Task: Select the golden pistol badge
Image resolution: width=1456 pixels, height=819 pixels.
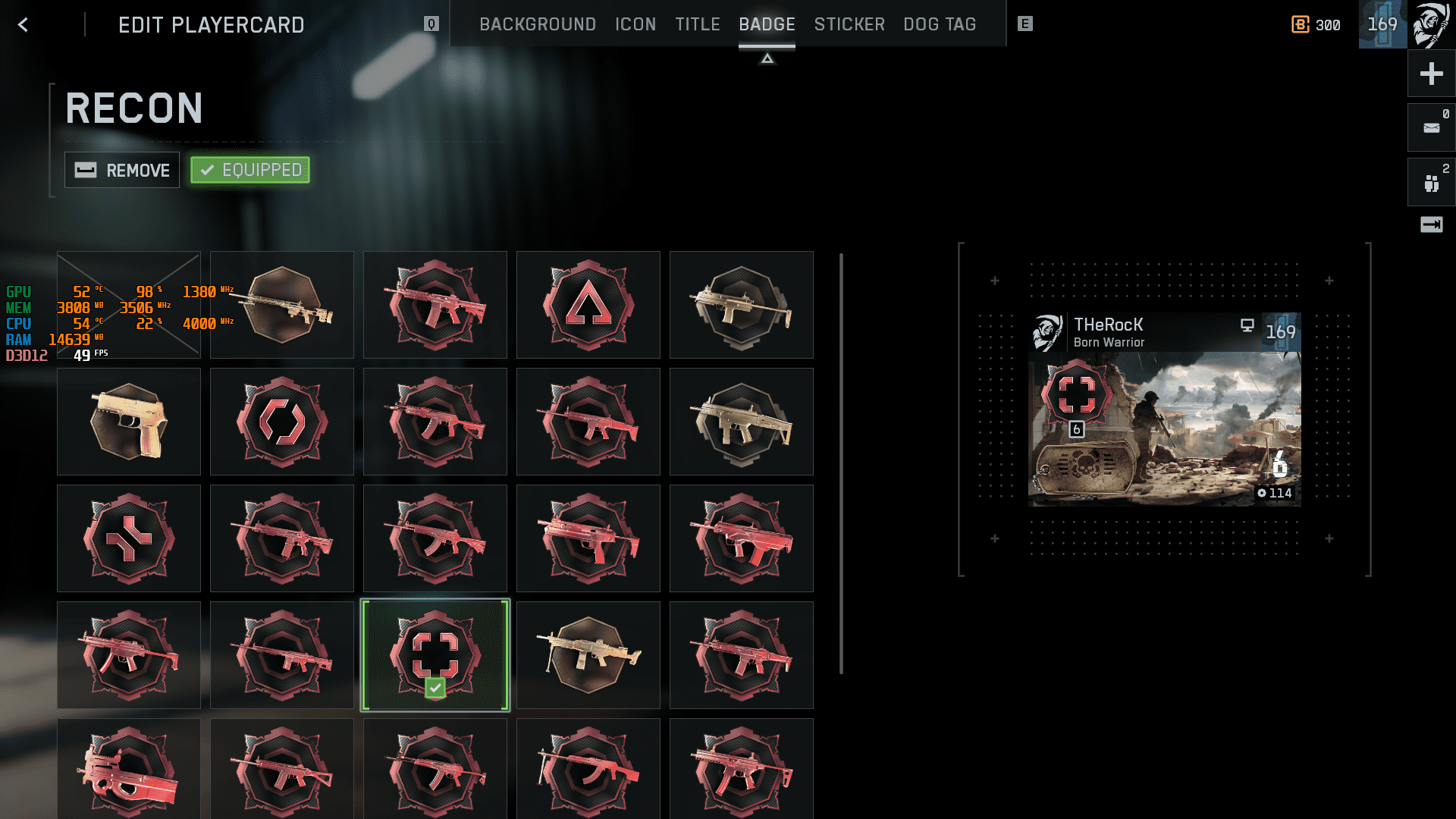Action: (128, 421)
